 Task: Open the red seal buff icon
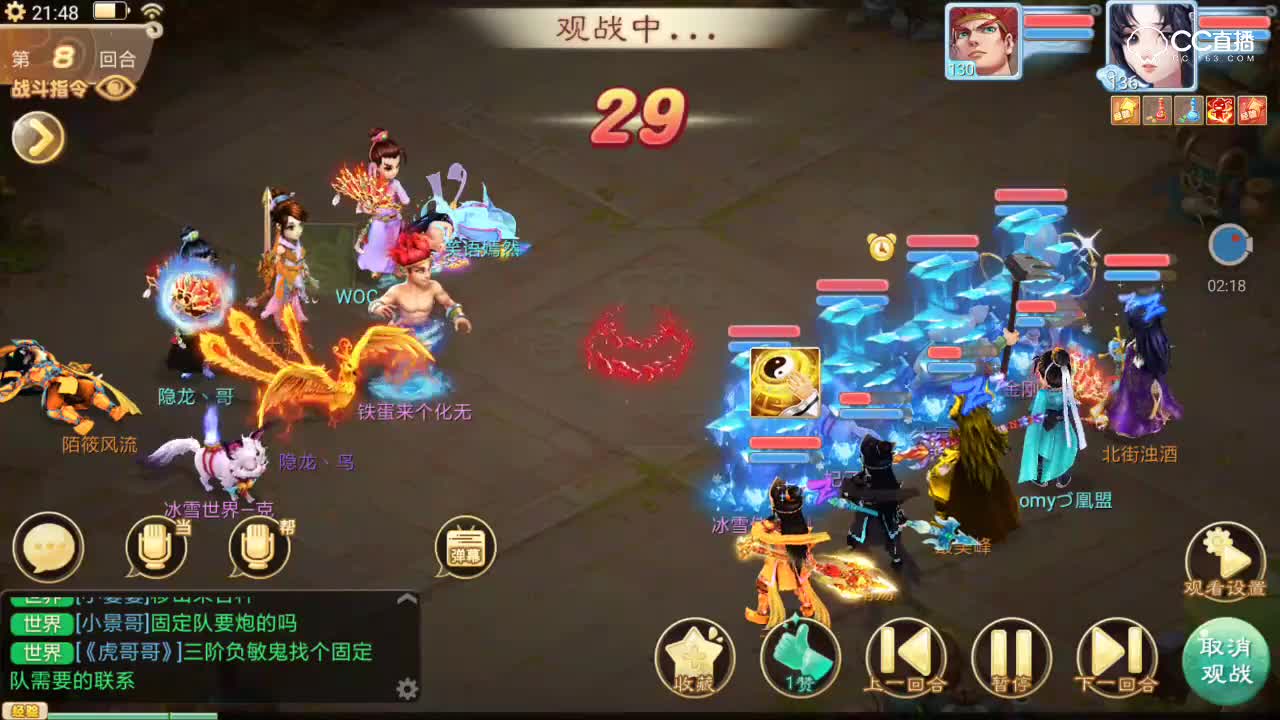pyautogui.click(x=1254, y=110)
